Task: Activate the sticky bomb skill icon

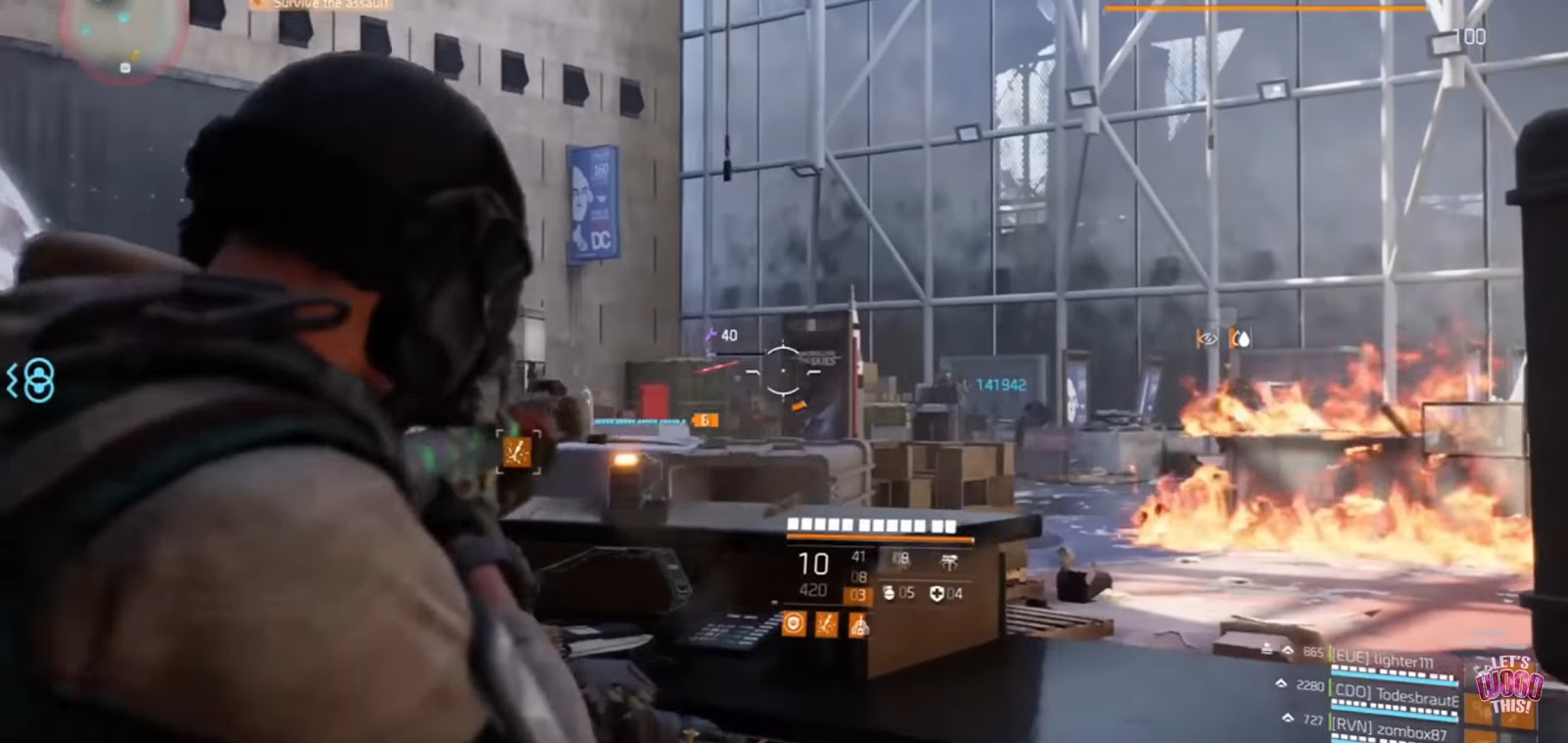Action: pyautogui.click(x=826, y=625)
